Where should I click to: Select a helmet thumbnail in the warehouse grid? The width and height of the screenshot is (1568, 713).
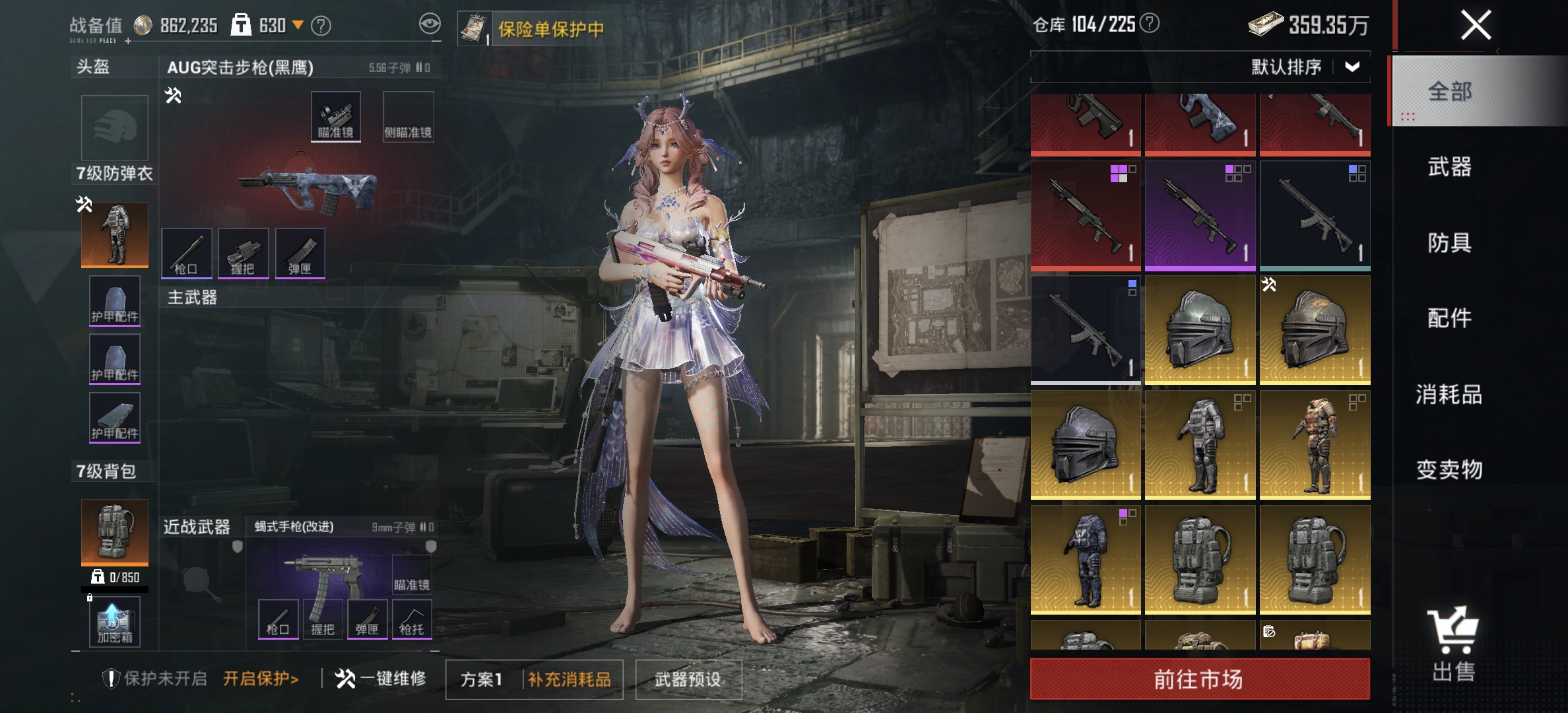tap(1200, 328)
